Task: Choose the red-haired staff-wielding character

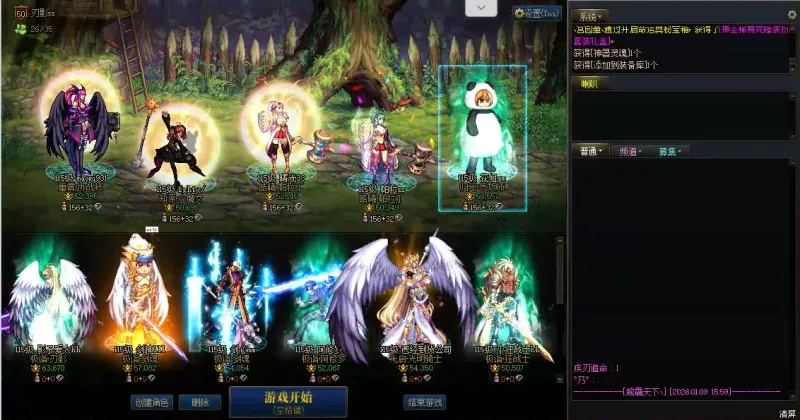Action: click(x=180, y=140)
